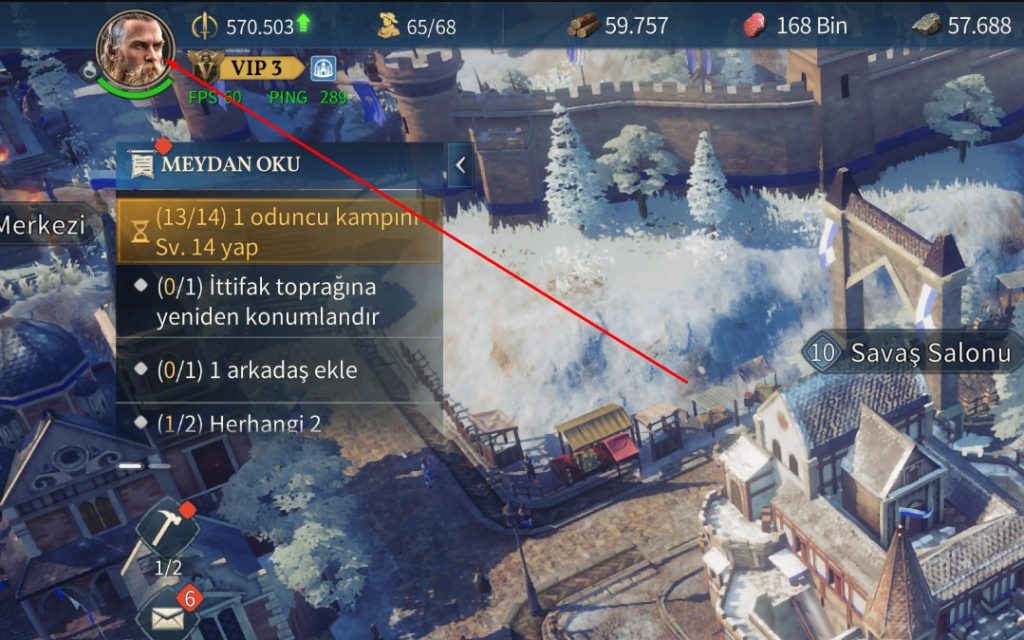Screen dimensions: 1024x640
Task: Open the mail envelope icon
Action: click(165, 616)
